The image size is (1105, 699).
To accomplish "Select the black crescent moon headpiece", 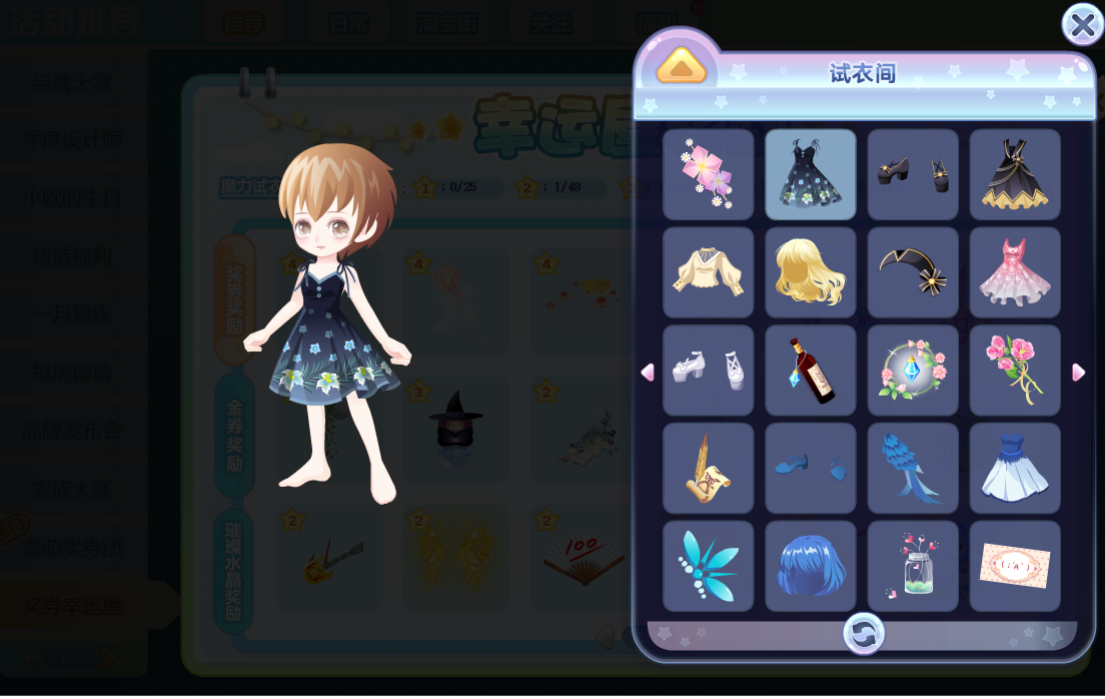I will (912, 272).
